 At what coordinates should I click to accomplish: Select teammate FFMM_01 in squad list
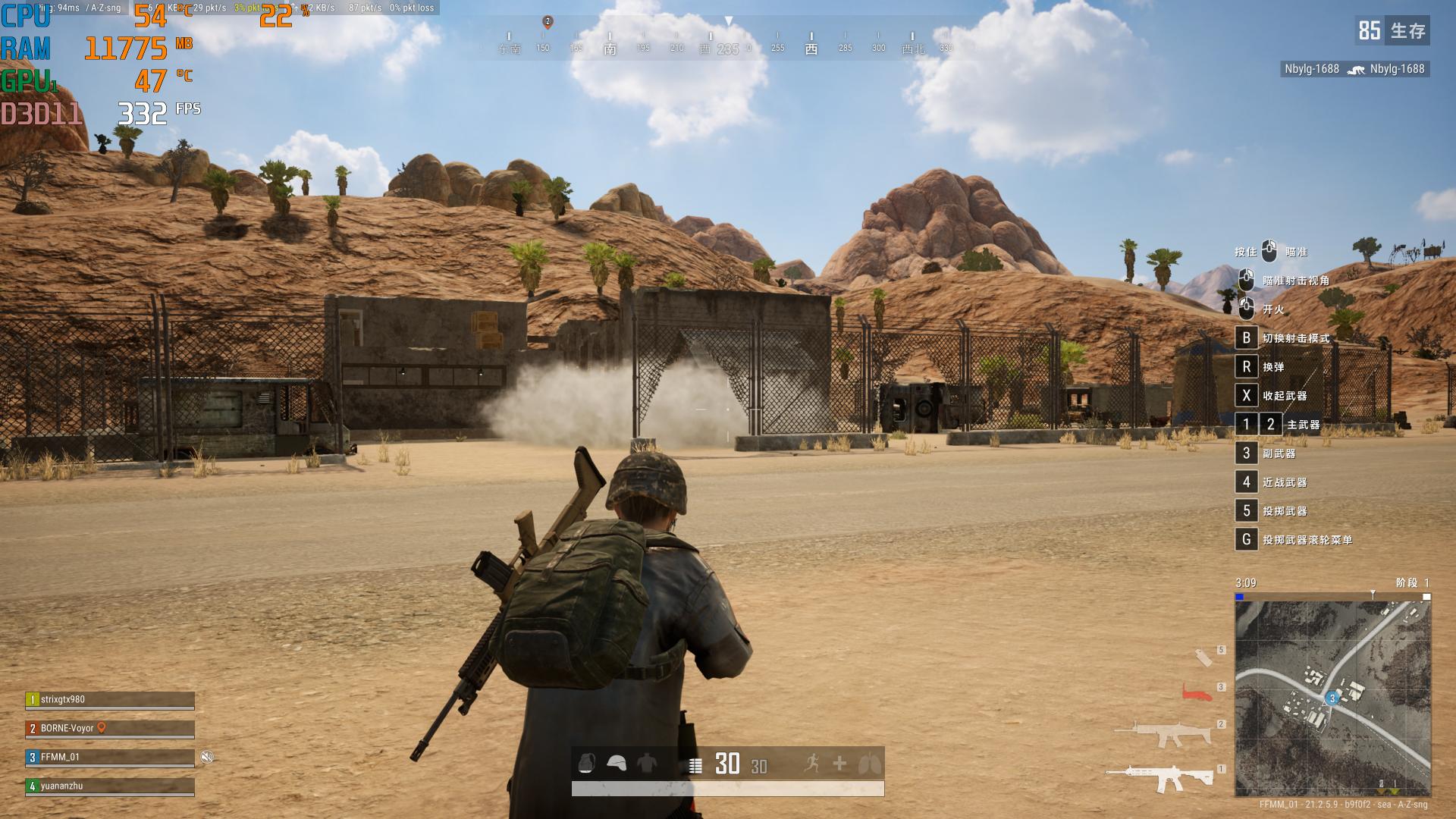point(110,758)
